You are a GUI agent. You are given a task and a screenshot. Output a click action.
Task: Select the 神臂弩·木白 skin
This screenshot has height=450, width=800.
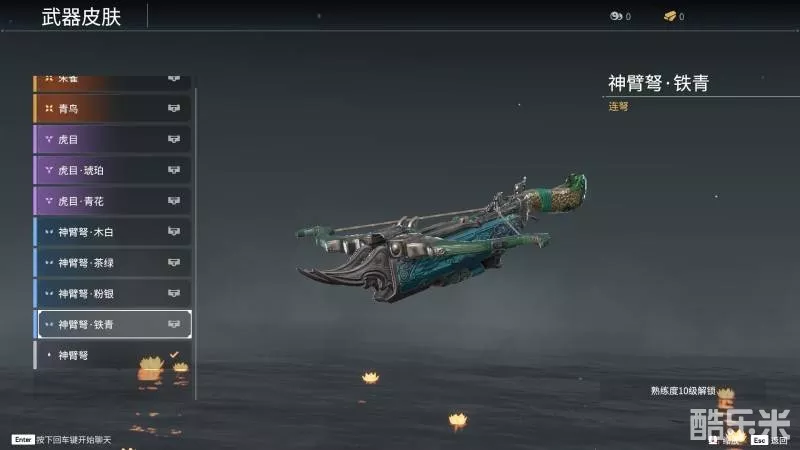[112, 232]
